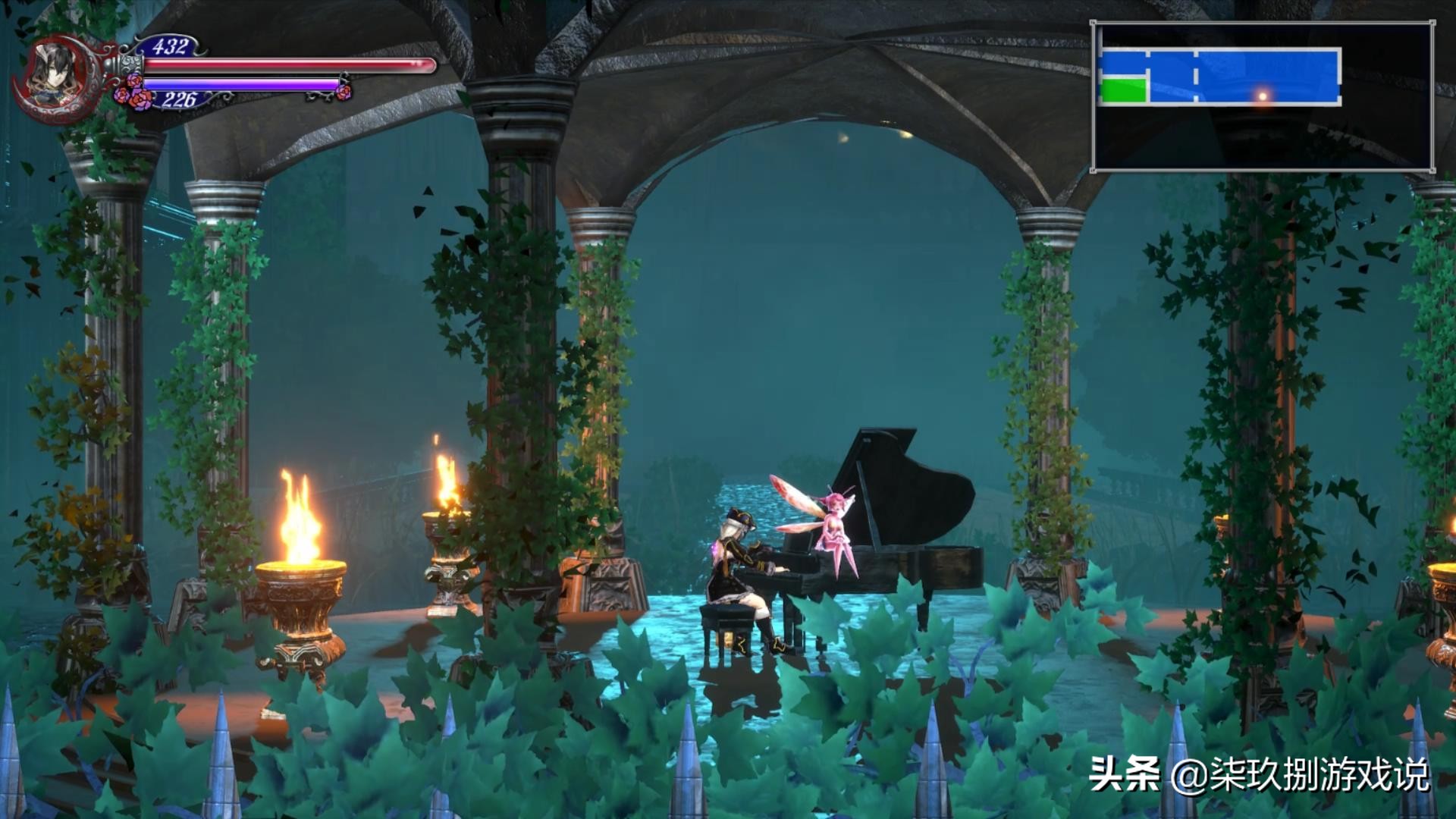Click the minimap in the corner
This screenshot has width=1456, height=819.
point(1263,96)
